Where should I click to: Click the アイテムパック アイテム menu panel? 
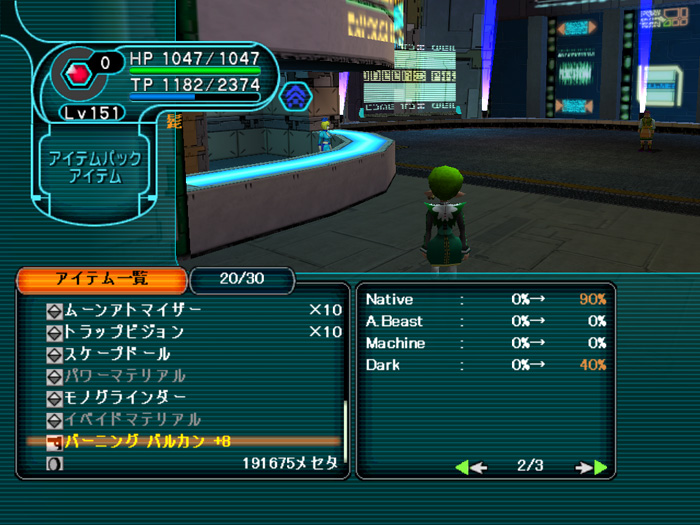tap(95, 168)
